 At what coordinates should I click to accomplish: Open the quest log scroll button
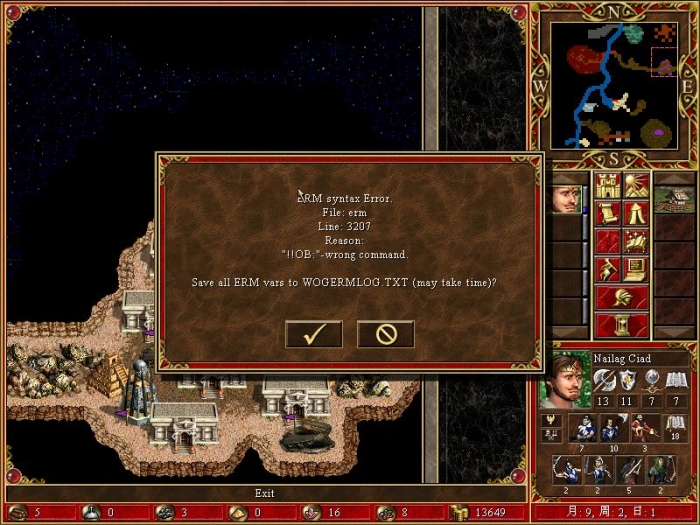607,213
